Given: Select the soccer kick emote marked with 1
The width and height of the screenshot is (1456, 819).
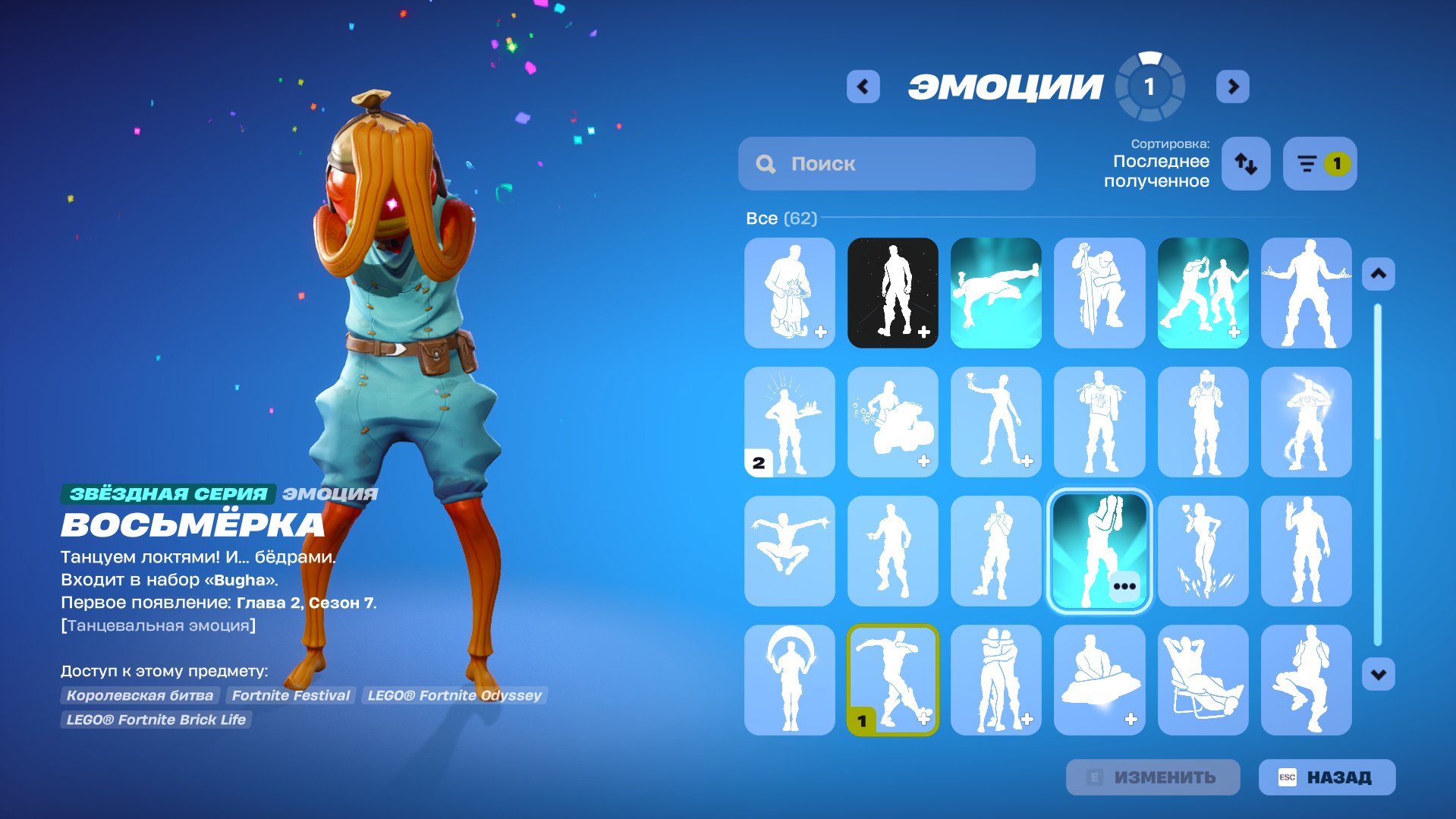Looking at the screenshot, I should [893, 680].
